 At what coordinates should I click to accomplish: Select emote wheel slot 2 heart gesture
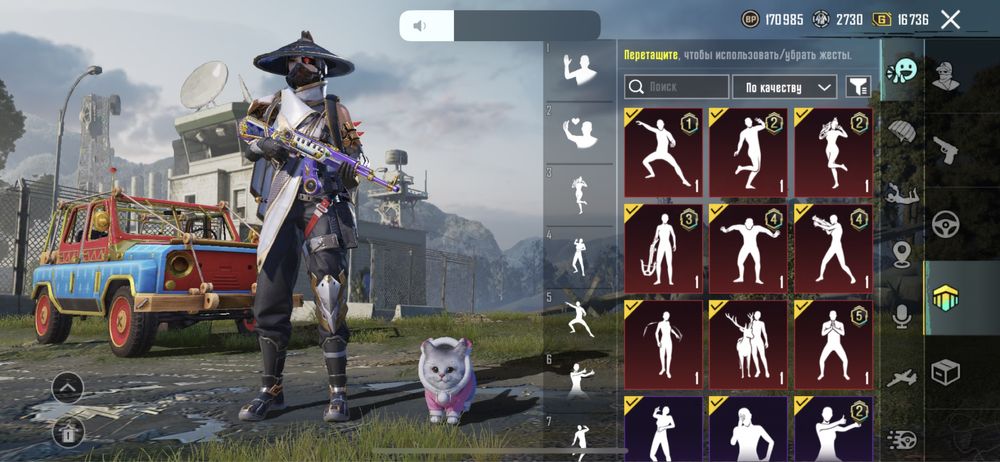click(x=578, y=131)
